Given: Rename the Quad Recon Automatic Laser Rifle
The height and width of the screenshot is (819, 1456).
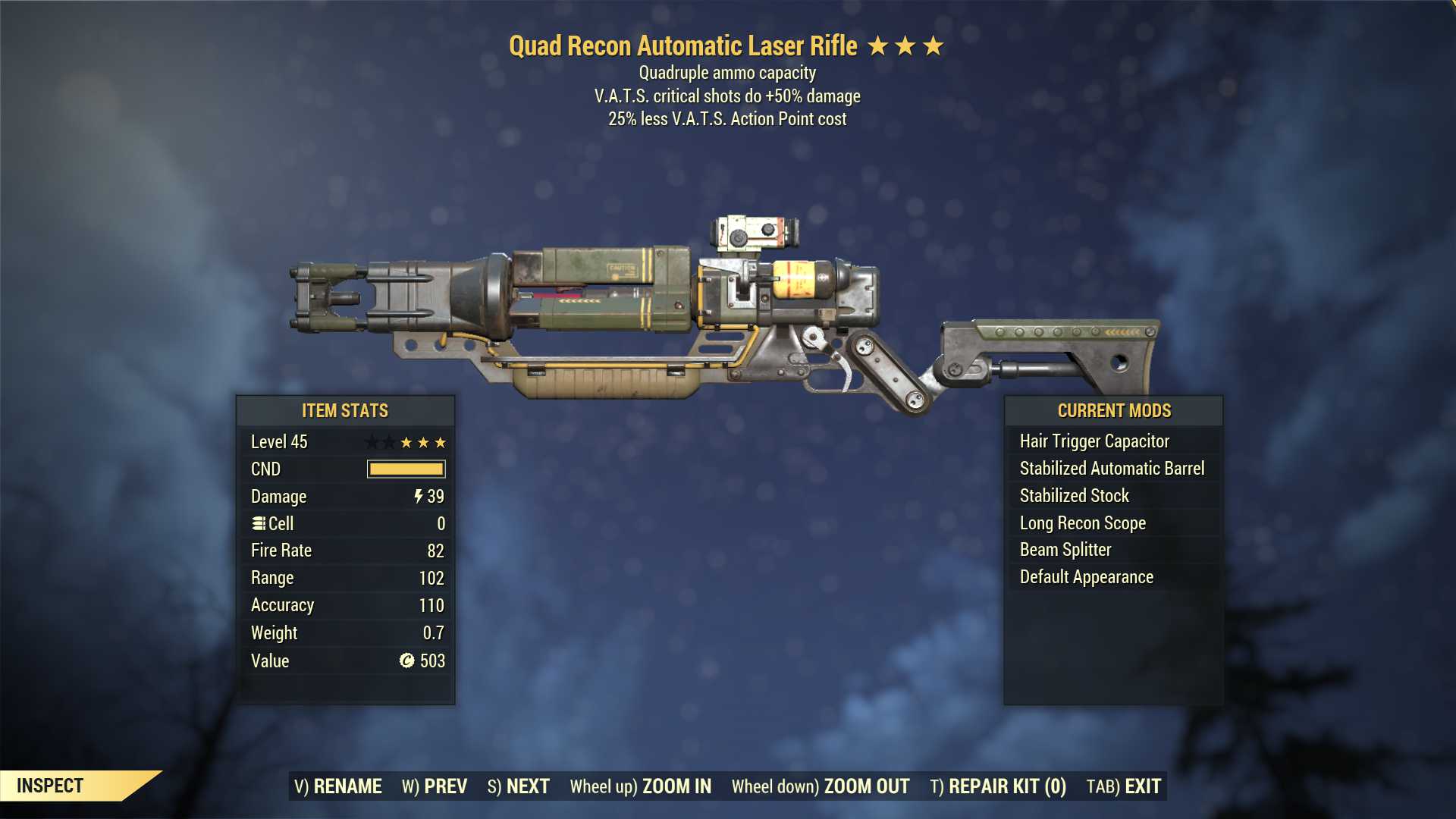Looking at the screenshot, I should [x=337, y=786].
